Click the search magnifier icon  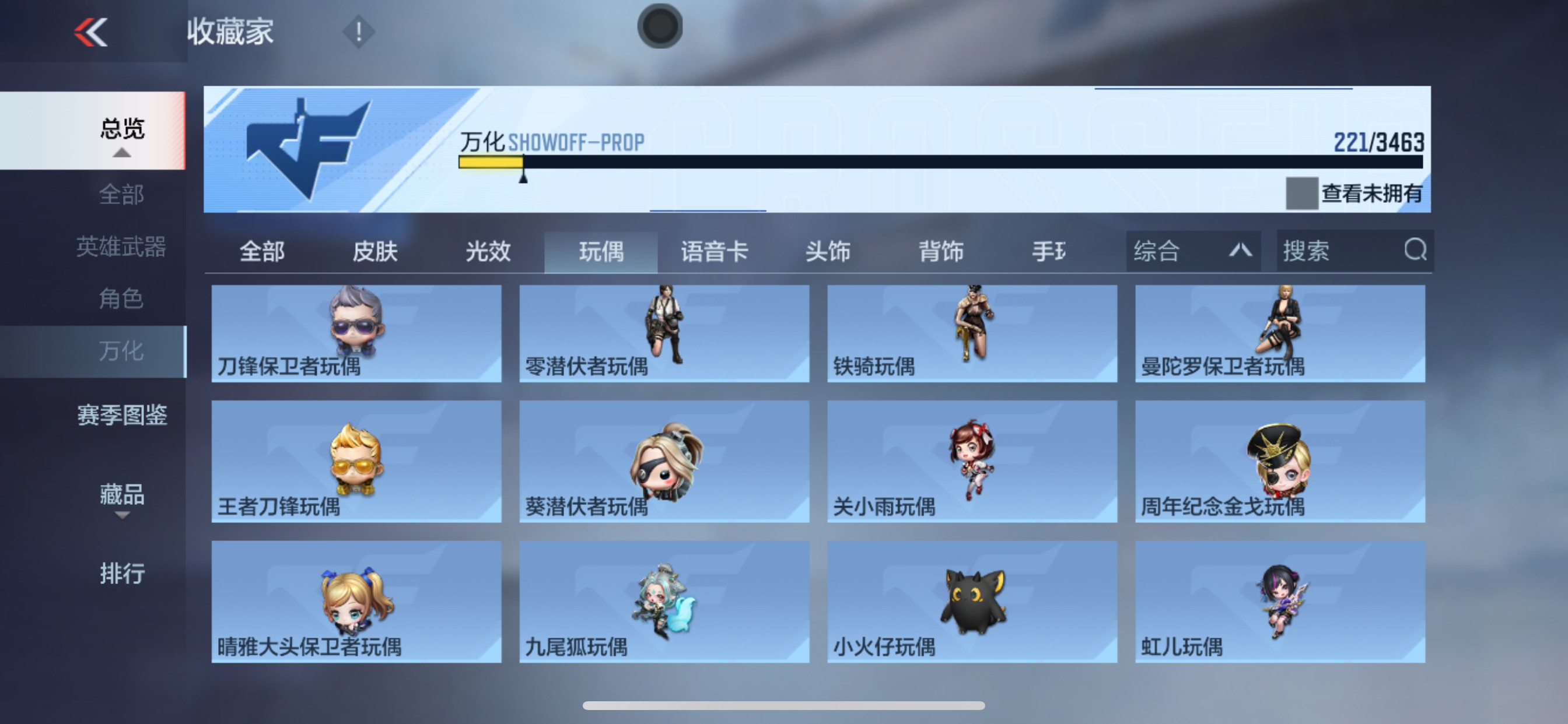point(1415,251)
